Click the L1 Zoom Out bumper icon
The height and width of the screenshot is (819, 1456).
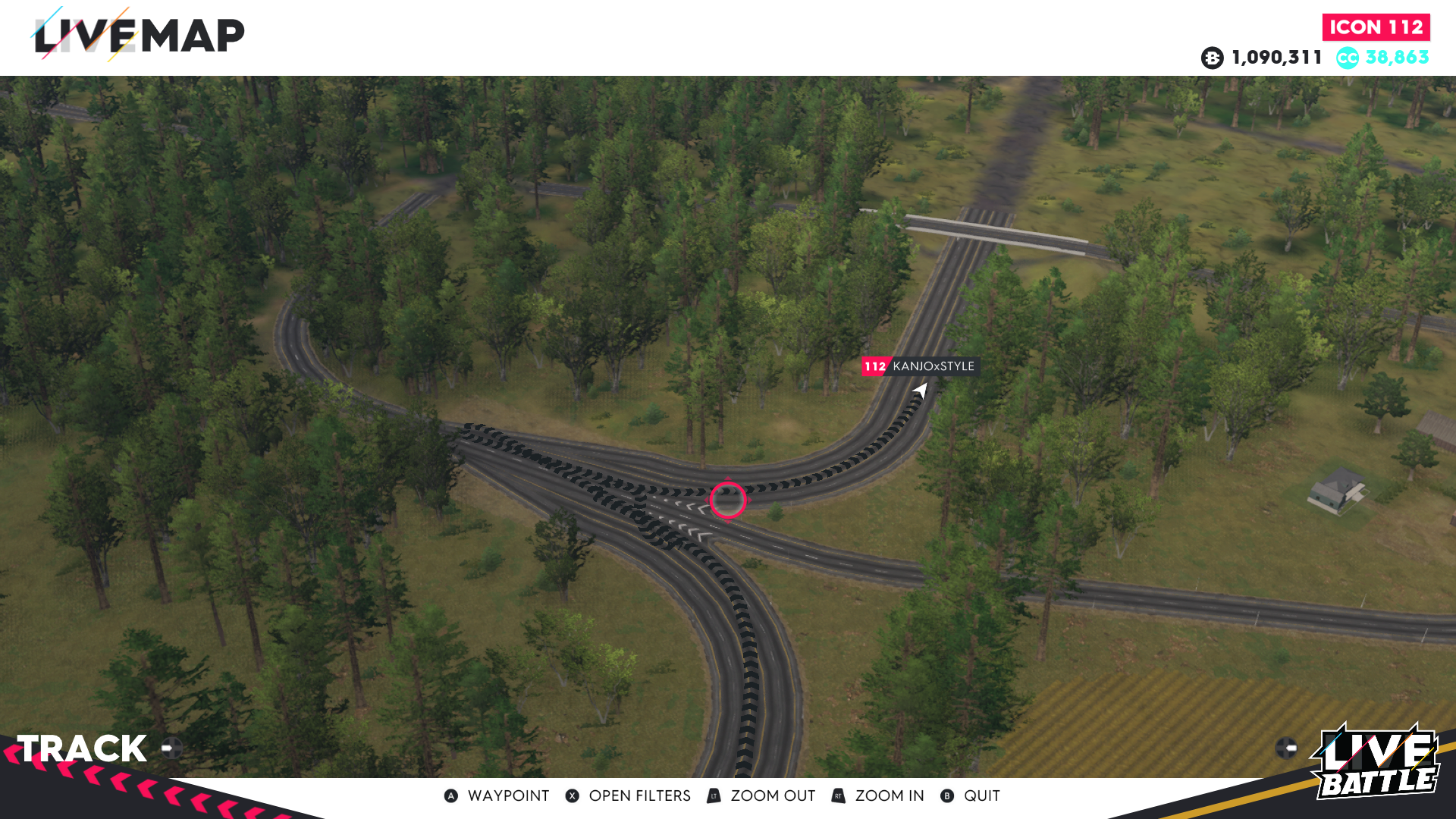(x=713, y=795)
